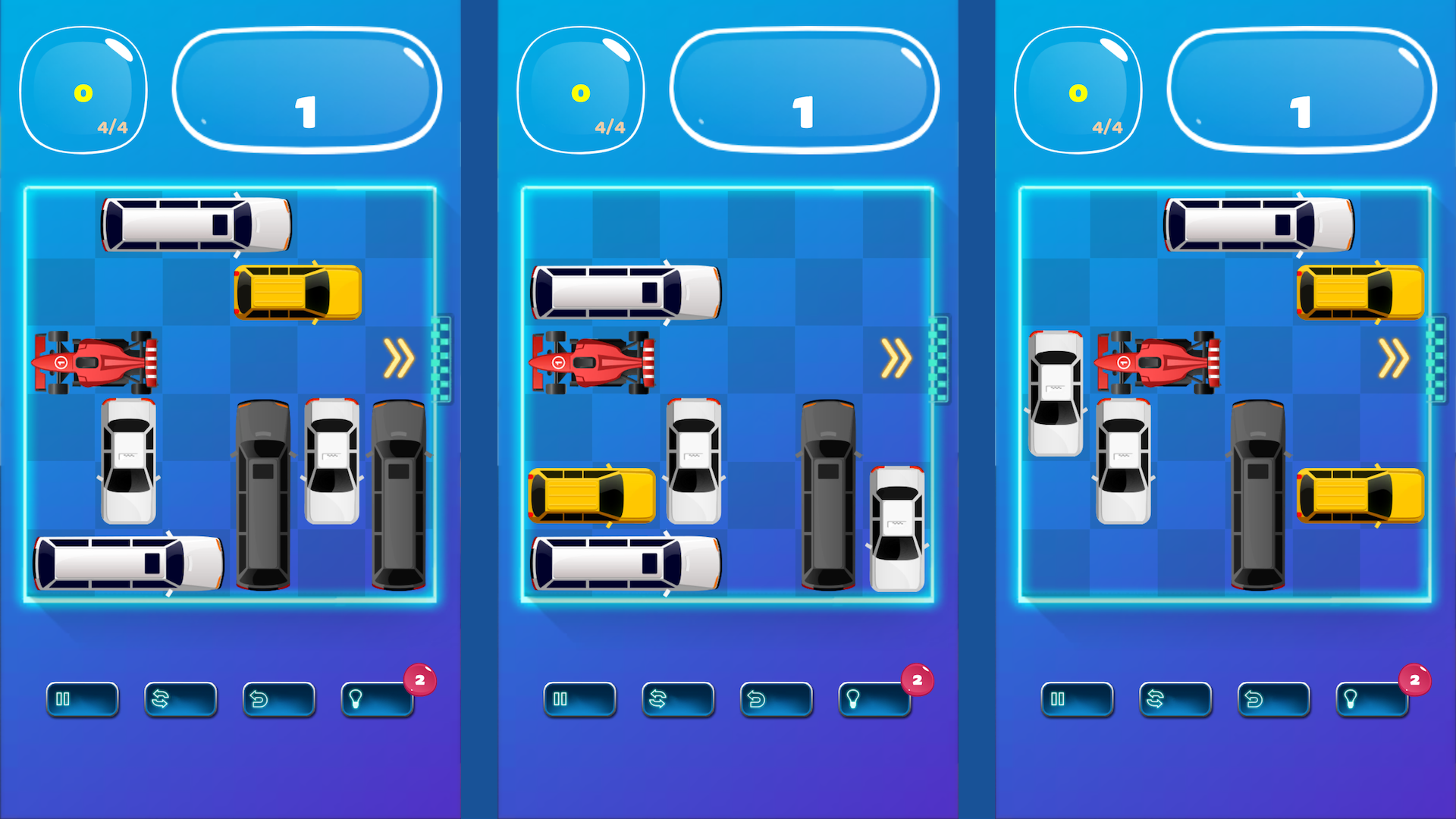1456x819 pixels.
Task: Use a hint lightbulb in the left panel
Action: click(x=375, y=699)
